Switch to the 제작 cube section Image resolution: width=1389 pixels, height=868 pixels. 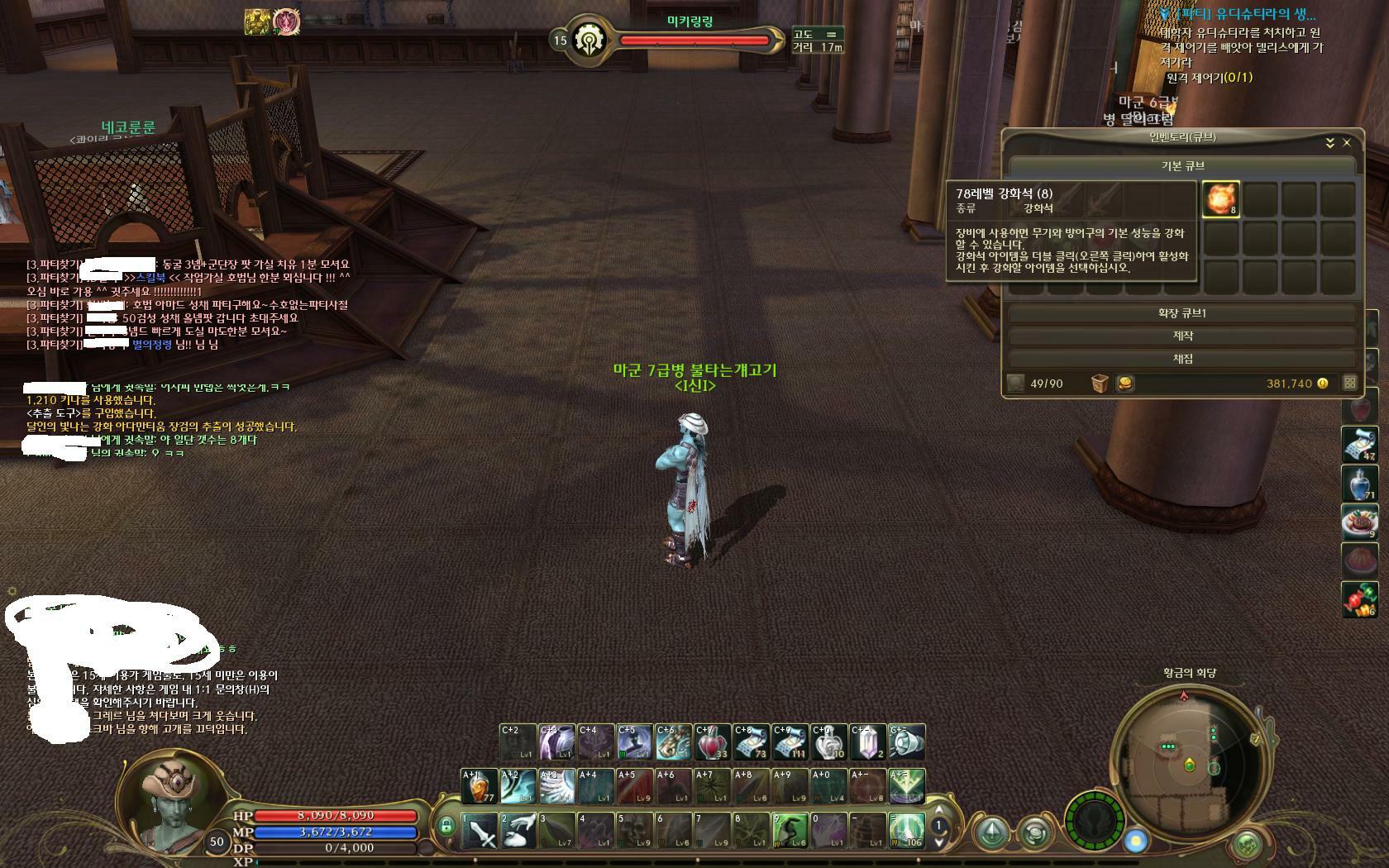(1182, 336)
